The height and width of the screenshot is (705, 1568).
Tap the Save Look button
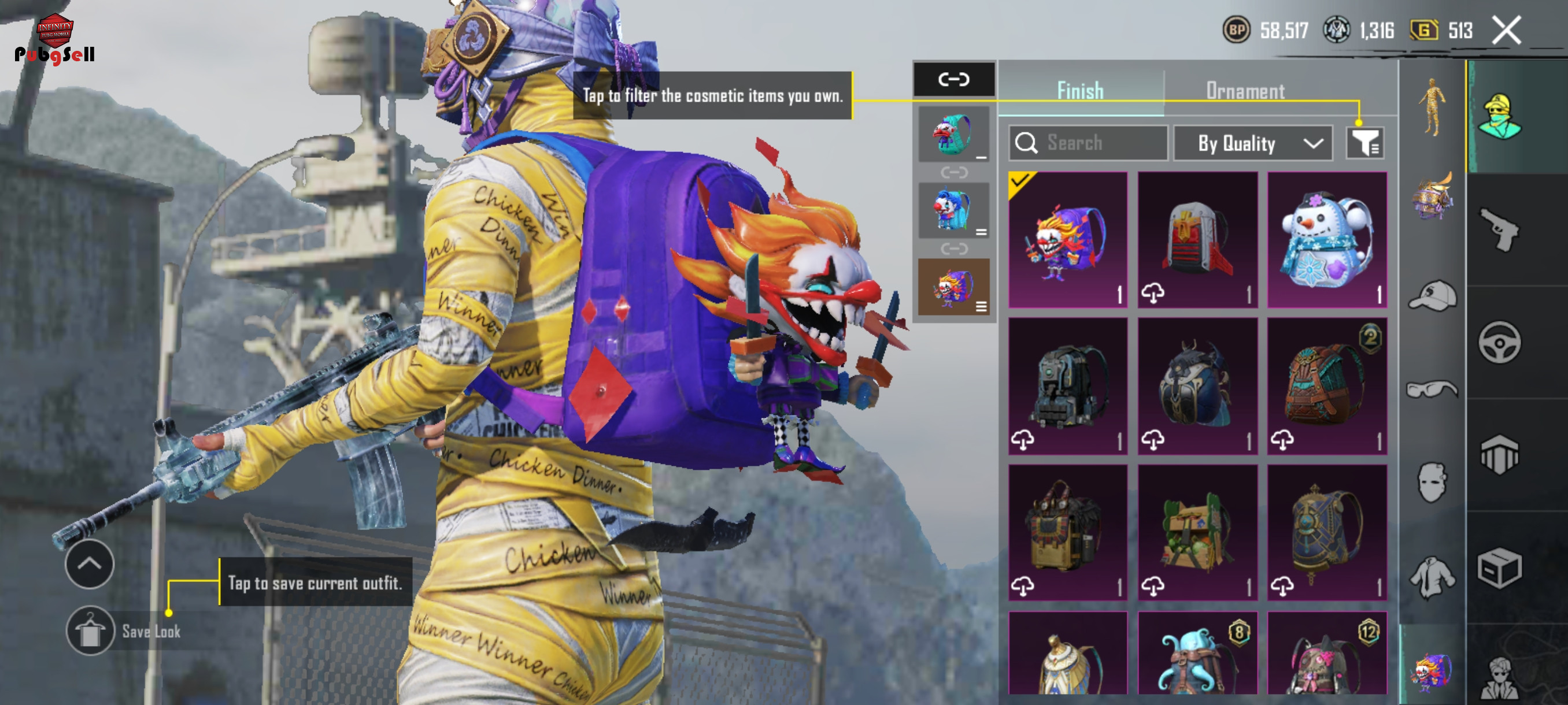coord(90,632)
